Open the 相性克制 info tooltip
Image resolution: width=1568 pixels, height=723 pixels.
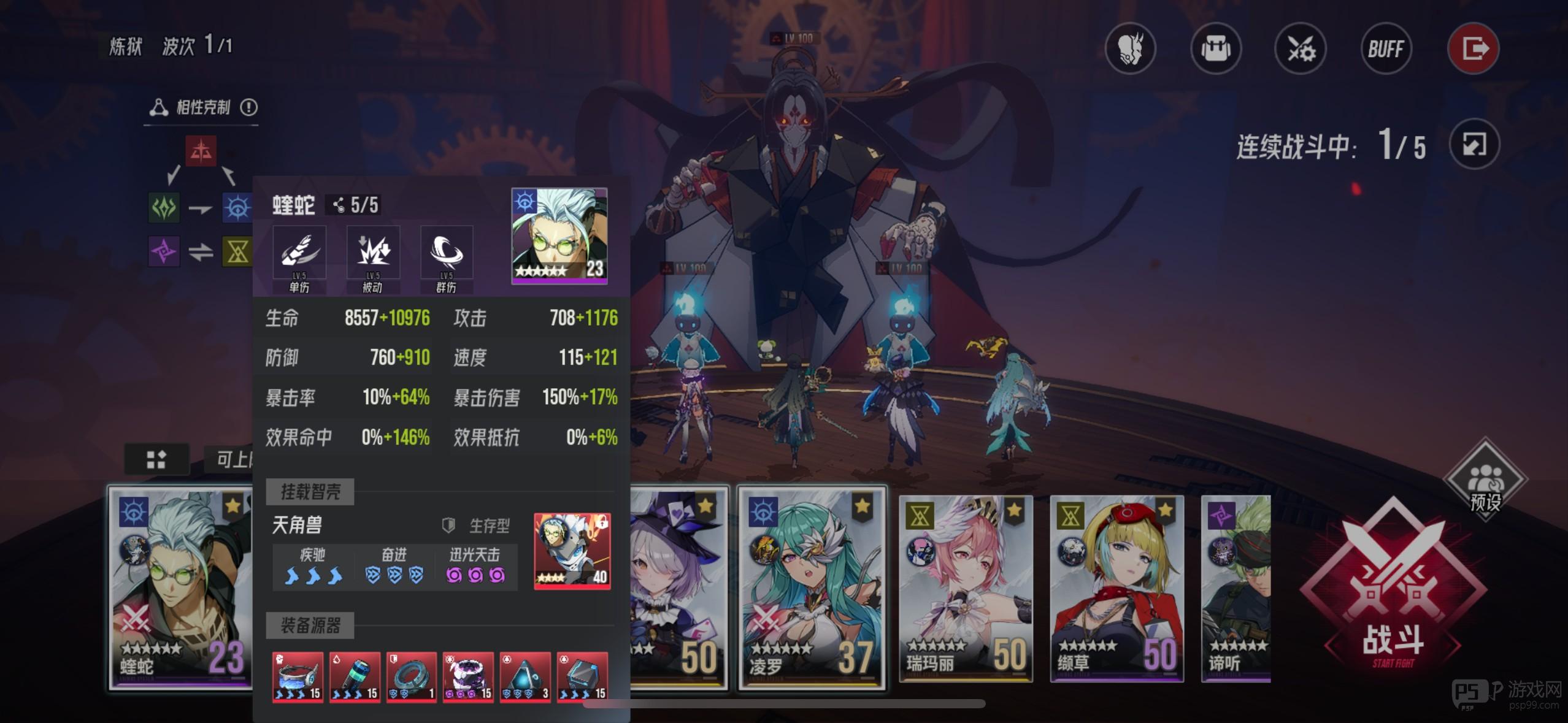(x=248, y=107)
